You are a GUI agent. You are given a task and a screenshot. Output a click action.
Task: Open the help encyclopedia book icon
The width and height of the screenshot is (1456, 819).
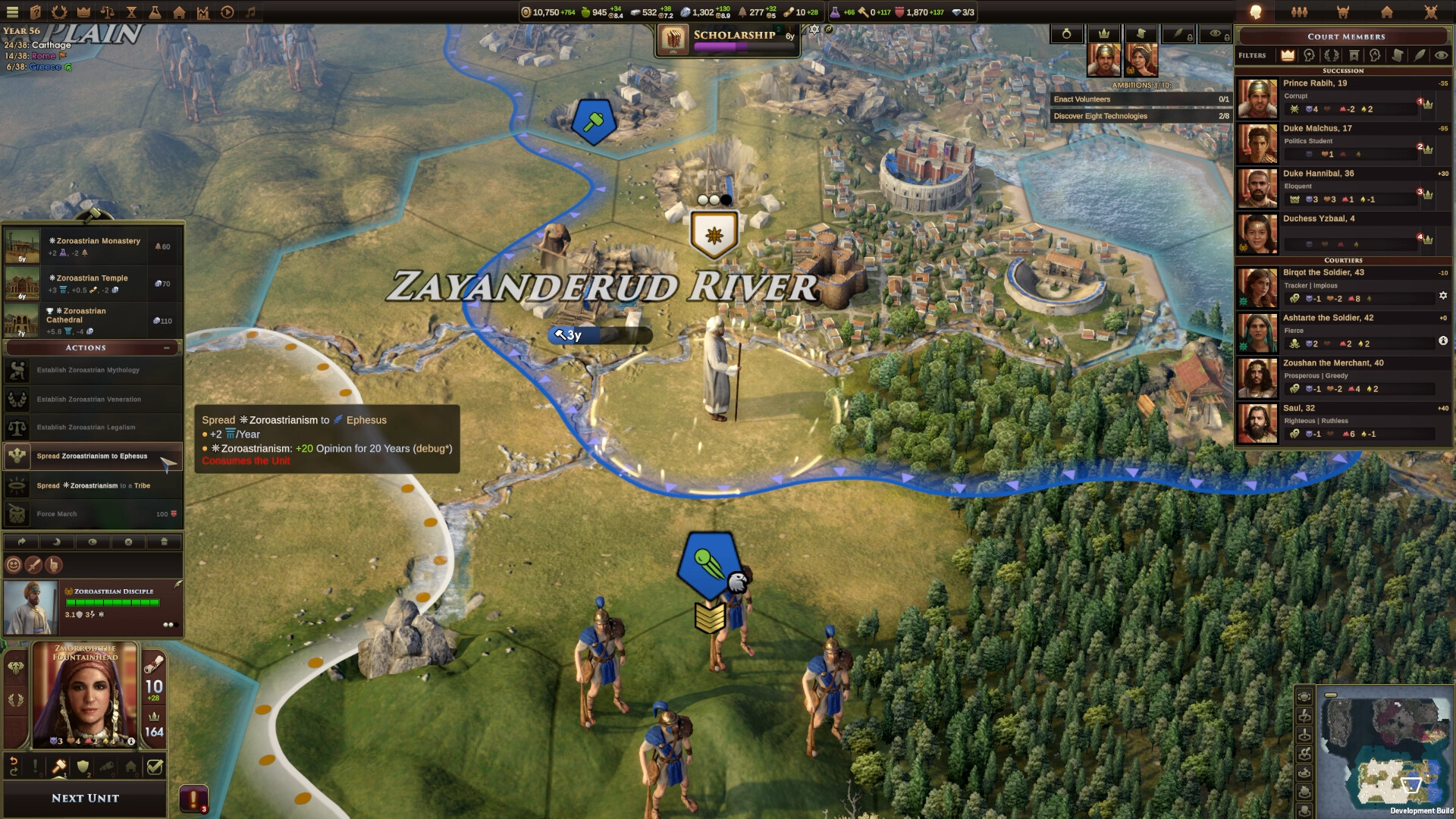tap(34, 12)
